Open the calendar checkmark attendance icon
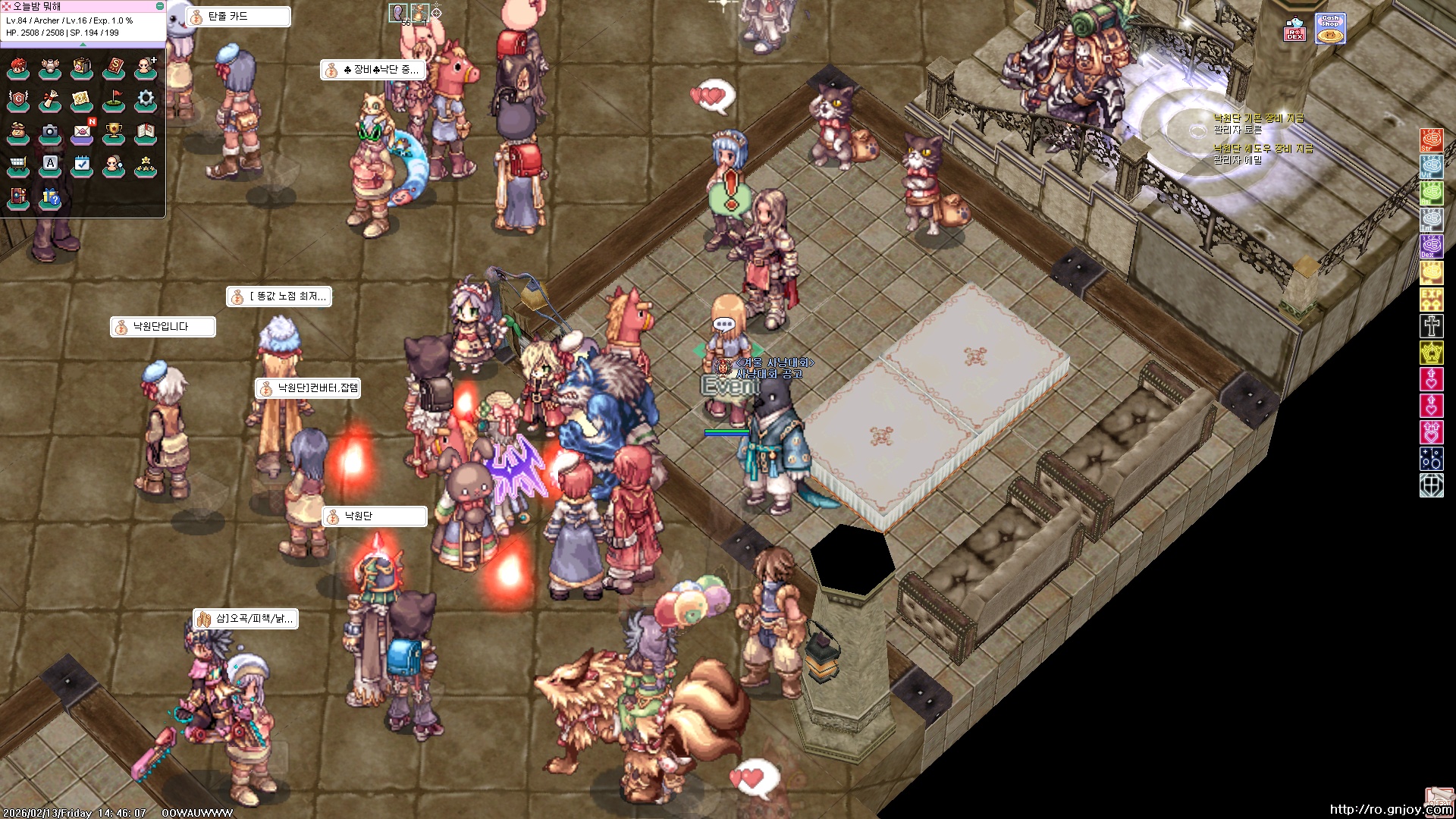Image resolution: width=1456 pixels, height=819 pixels. click(82, 165)
